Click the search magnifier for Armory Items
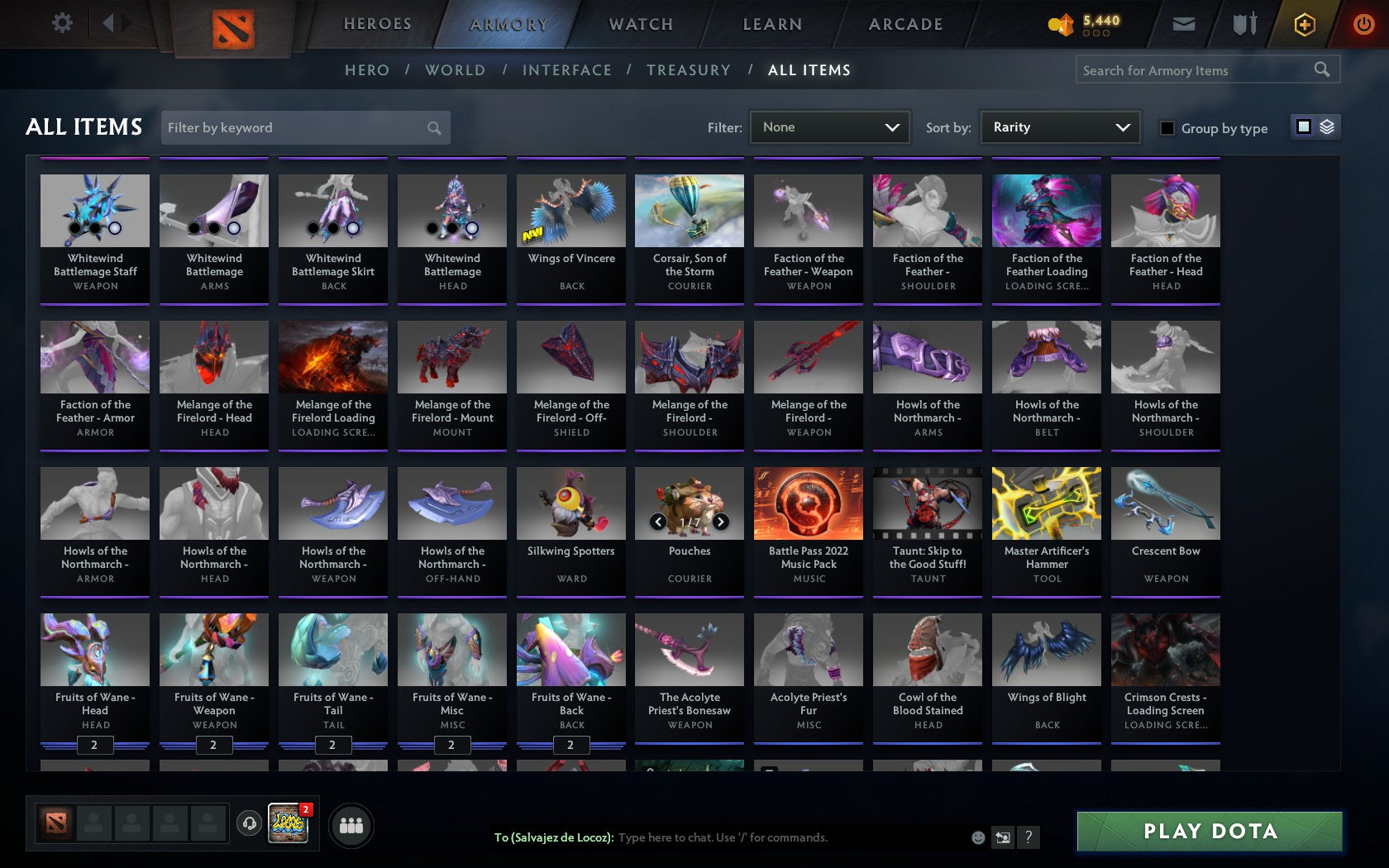 pyautogui.click(x=1320, y=70)
